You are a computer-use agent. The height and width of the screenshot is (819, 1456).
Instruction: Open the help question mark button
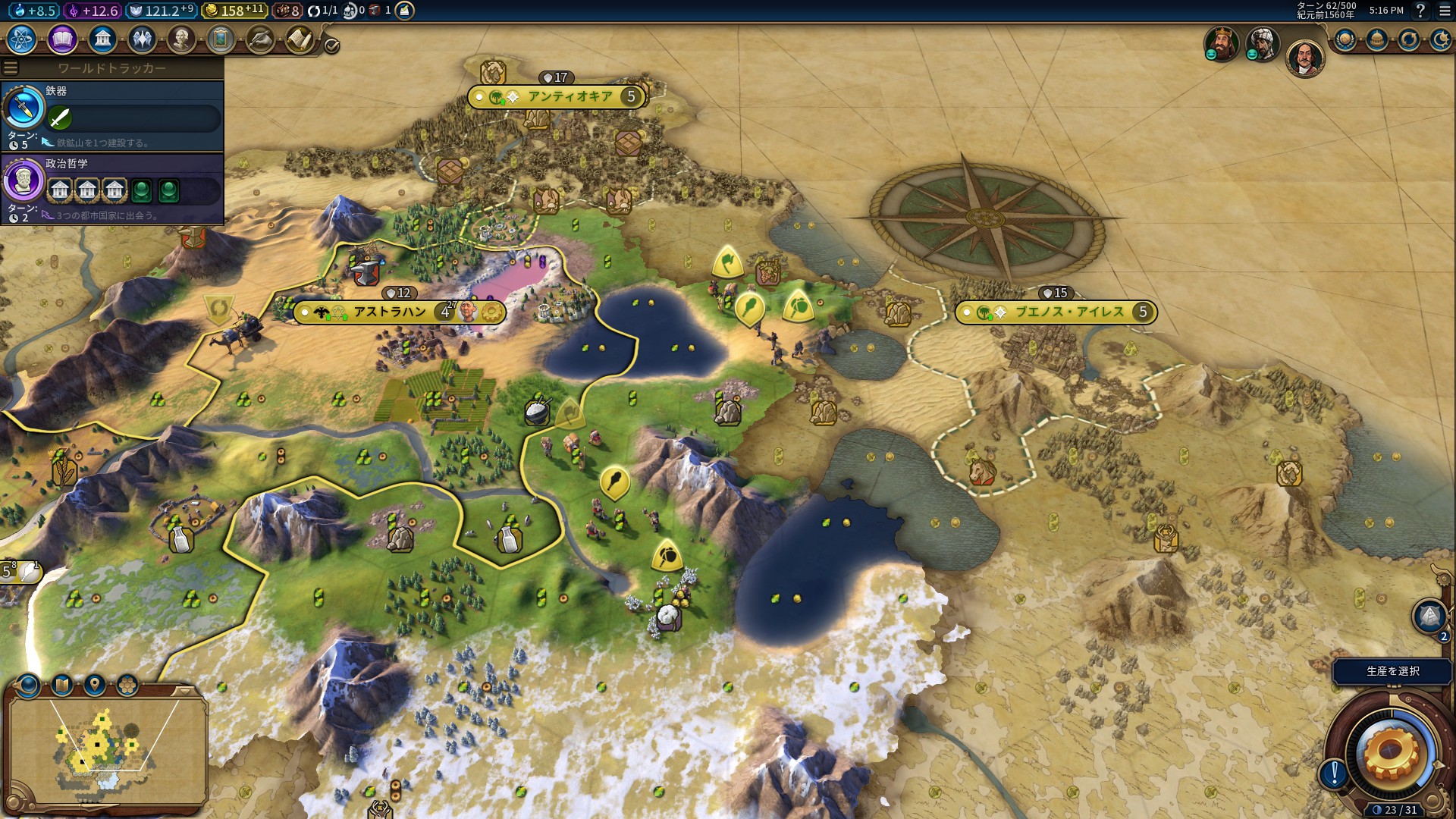click(1420, 11)
